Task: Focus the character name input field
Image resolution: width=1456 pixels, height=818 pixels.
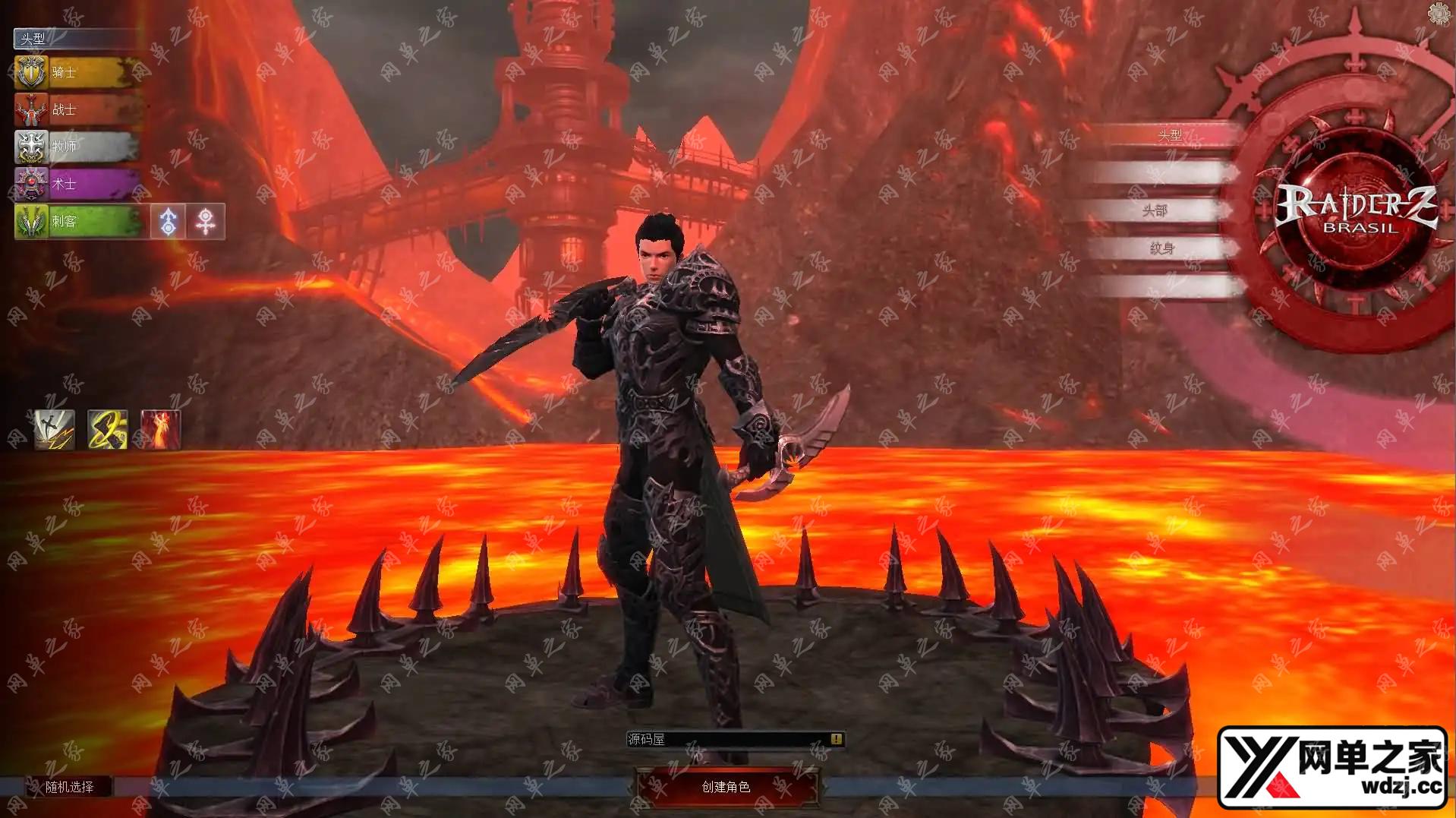Action: 729,739
